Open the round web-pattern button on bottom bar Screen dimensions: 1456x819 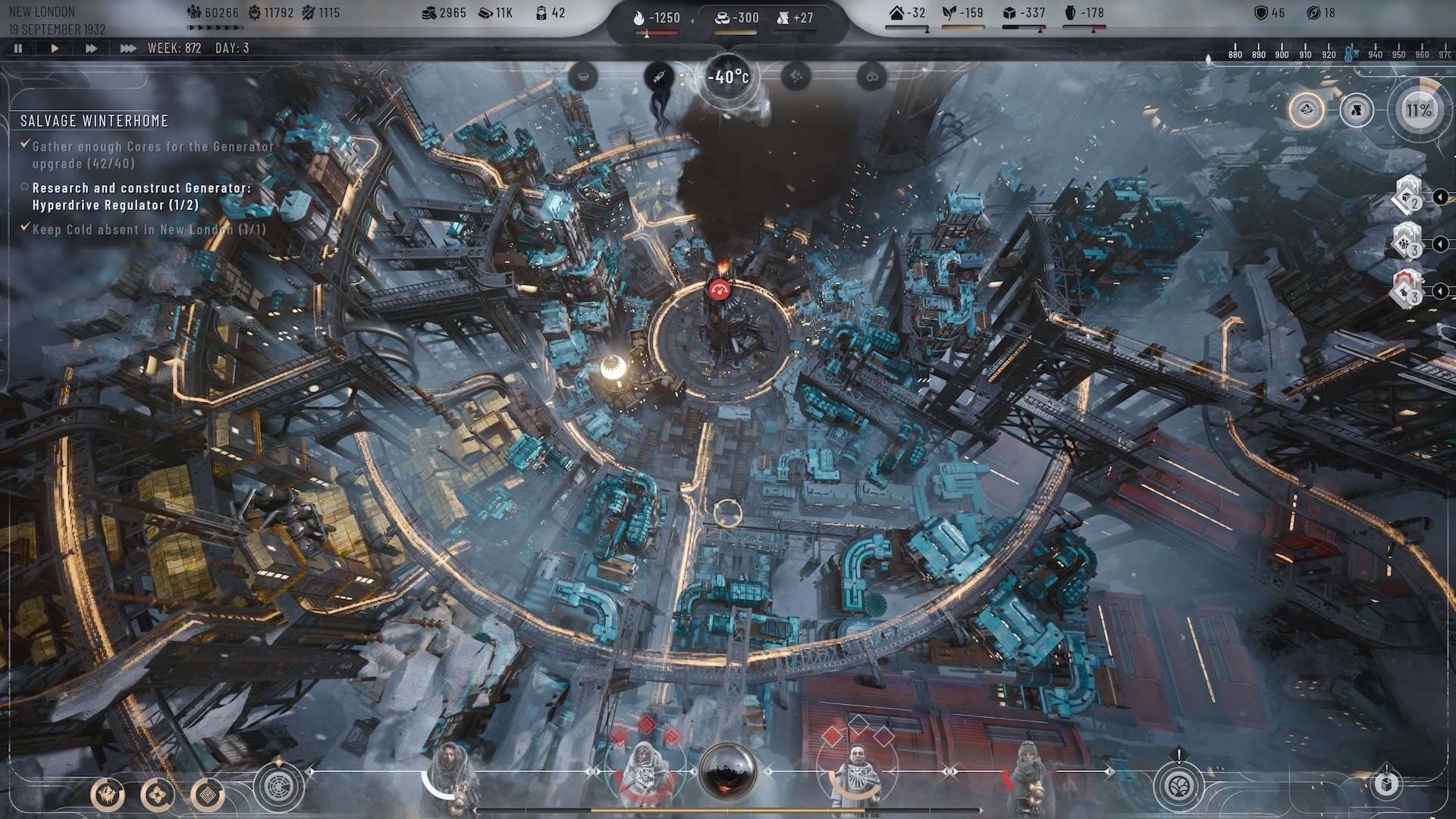pyautogui.click(x=278, y=786)
